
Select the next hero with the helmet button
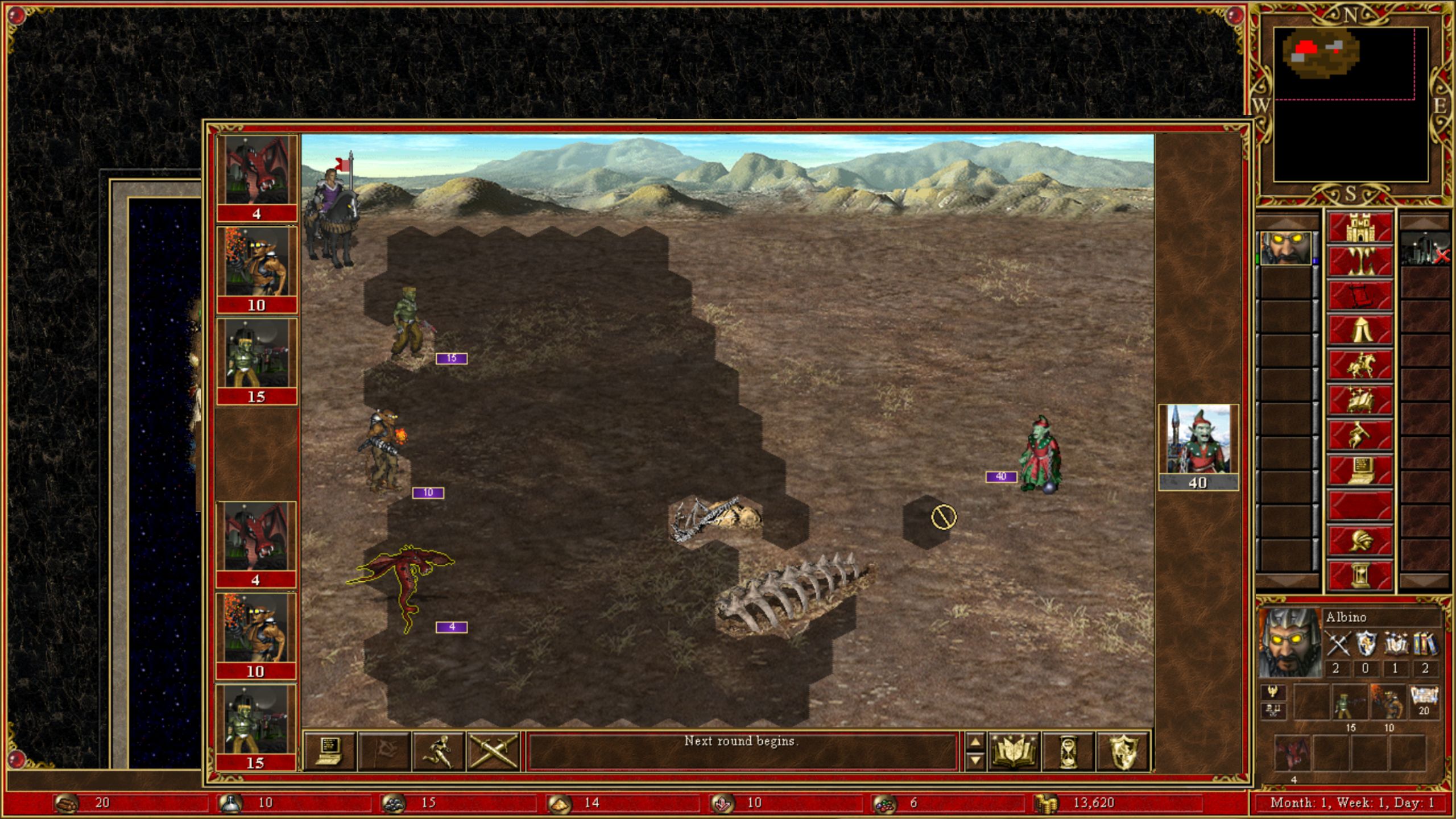pos(1359,540)
